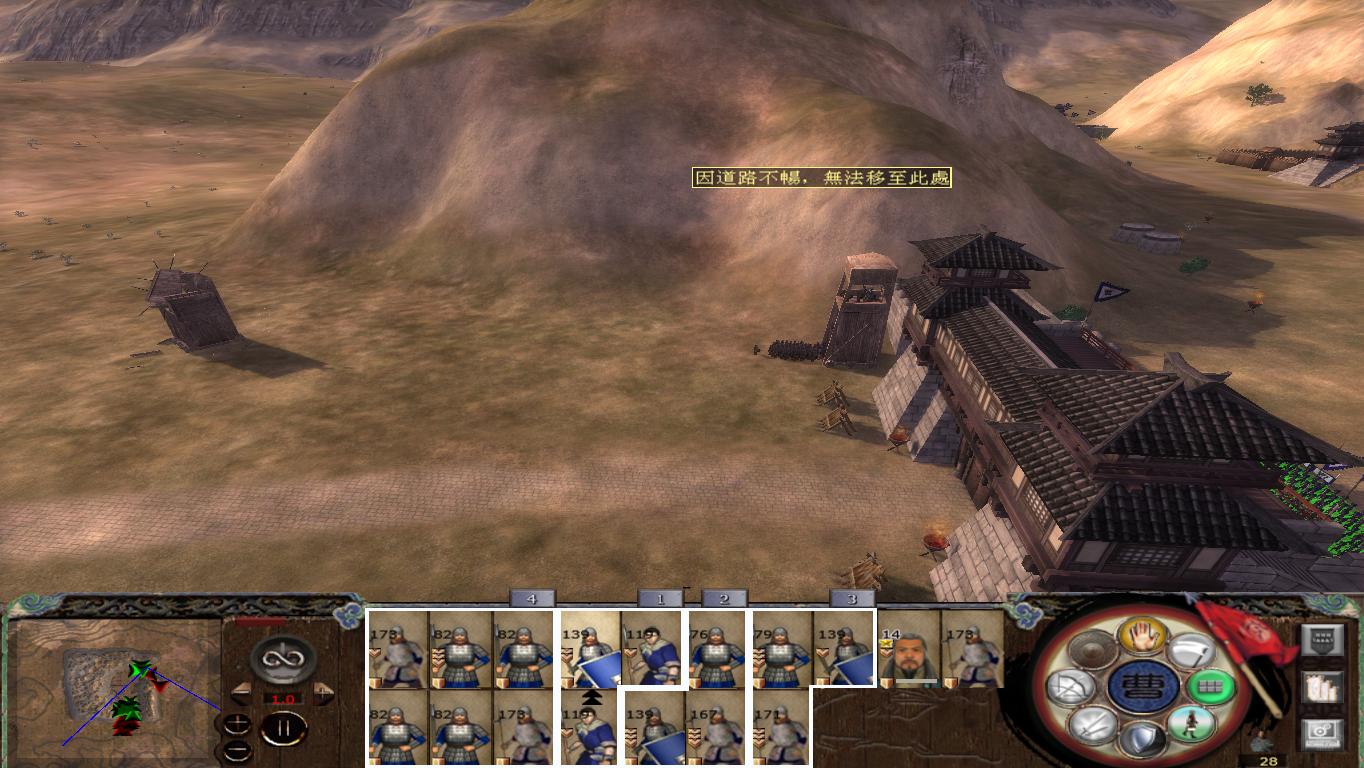Toggle run mode with the running soldier icon
The image size is (1364, 768).
pyautogui.click(x=1190, y=723)
